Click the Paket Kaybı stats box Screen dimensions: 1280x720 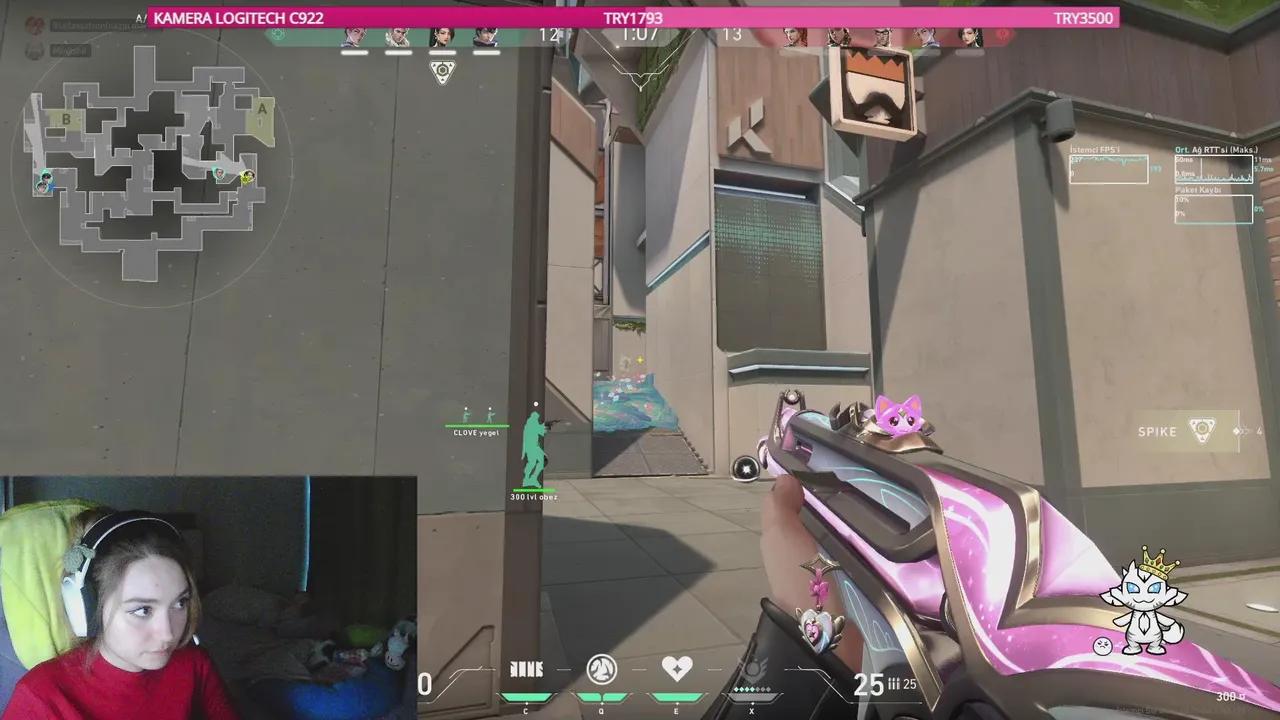tap(1213, 207)
